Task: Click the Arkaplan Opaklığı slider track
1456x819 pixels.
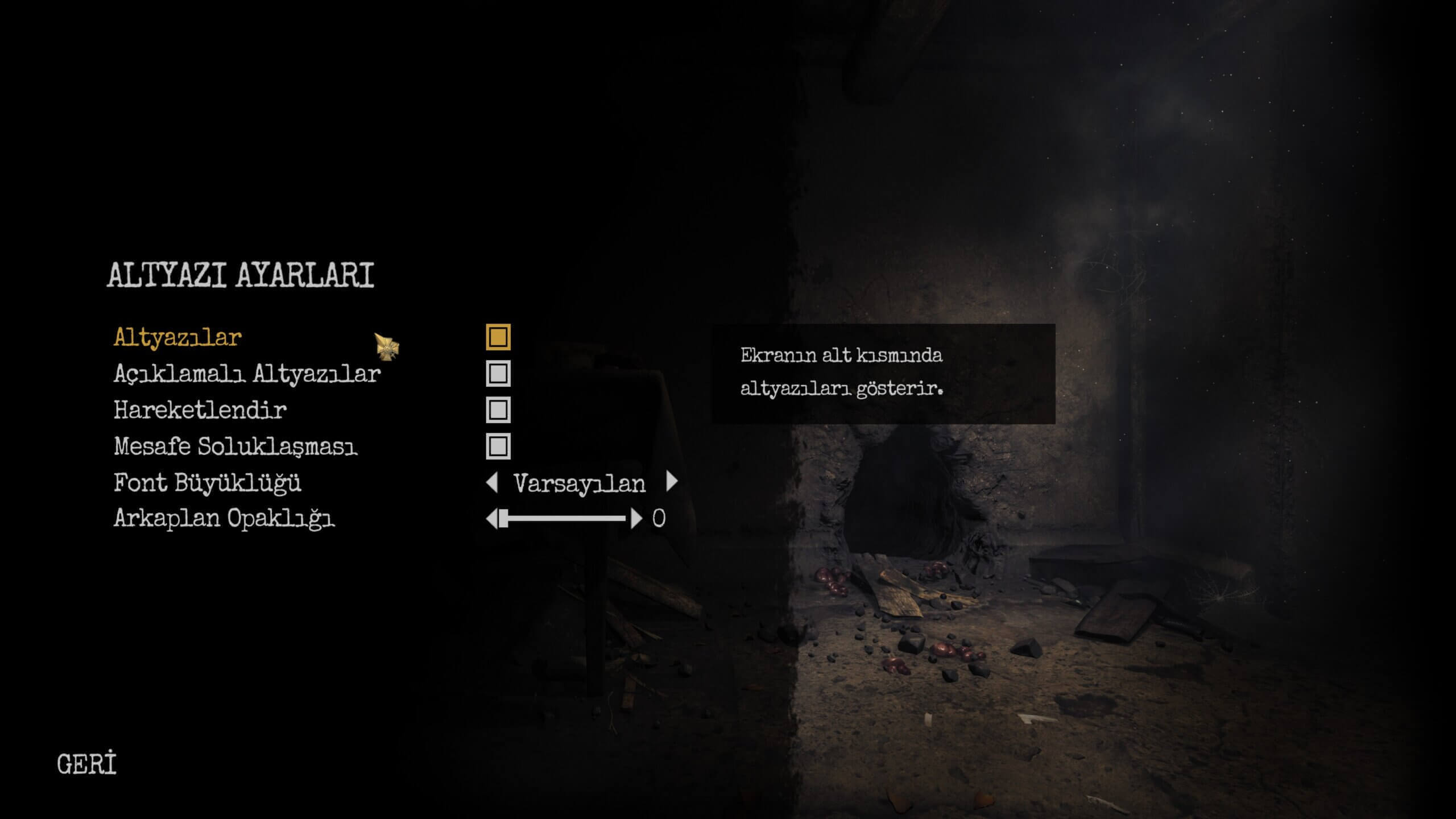Action: point(566,519)
